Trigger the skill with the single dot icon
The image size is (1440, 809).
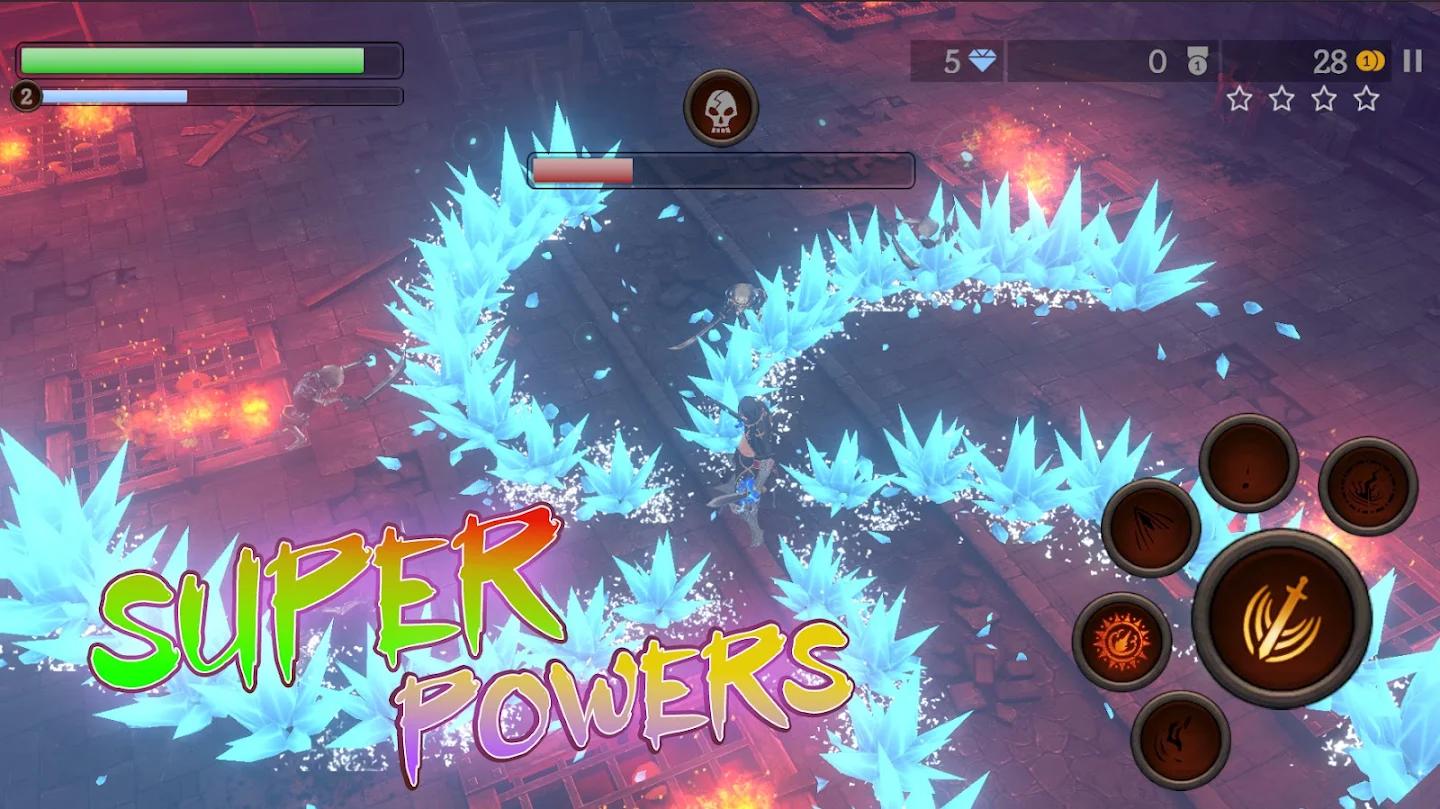[x=1248, y=463]
